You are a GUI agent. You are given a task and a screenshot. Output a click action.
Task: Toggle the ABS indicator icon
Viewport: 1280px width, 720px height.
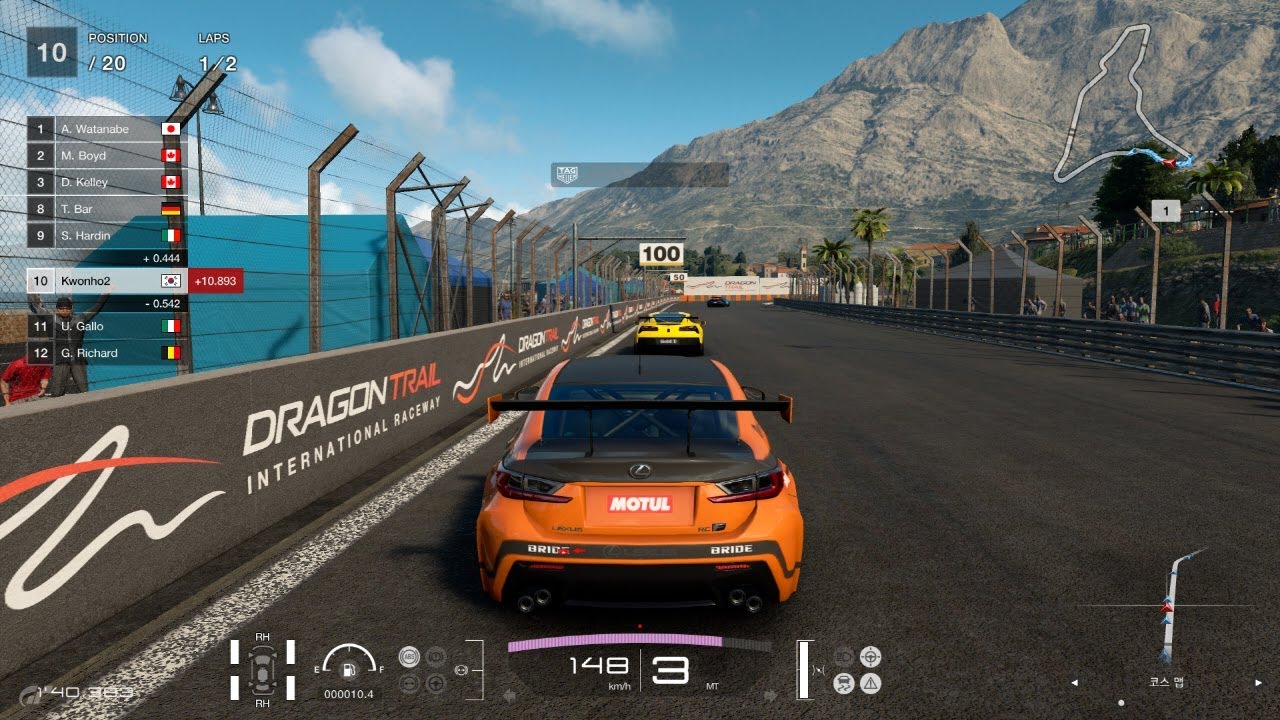[408, 657]
